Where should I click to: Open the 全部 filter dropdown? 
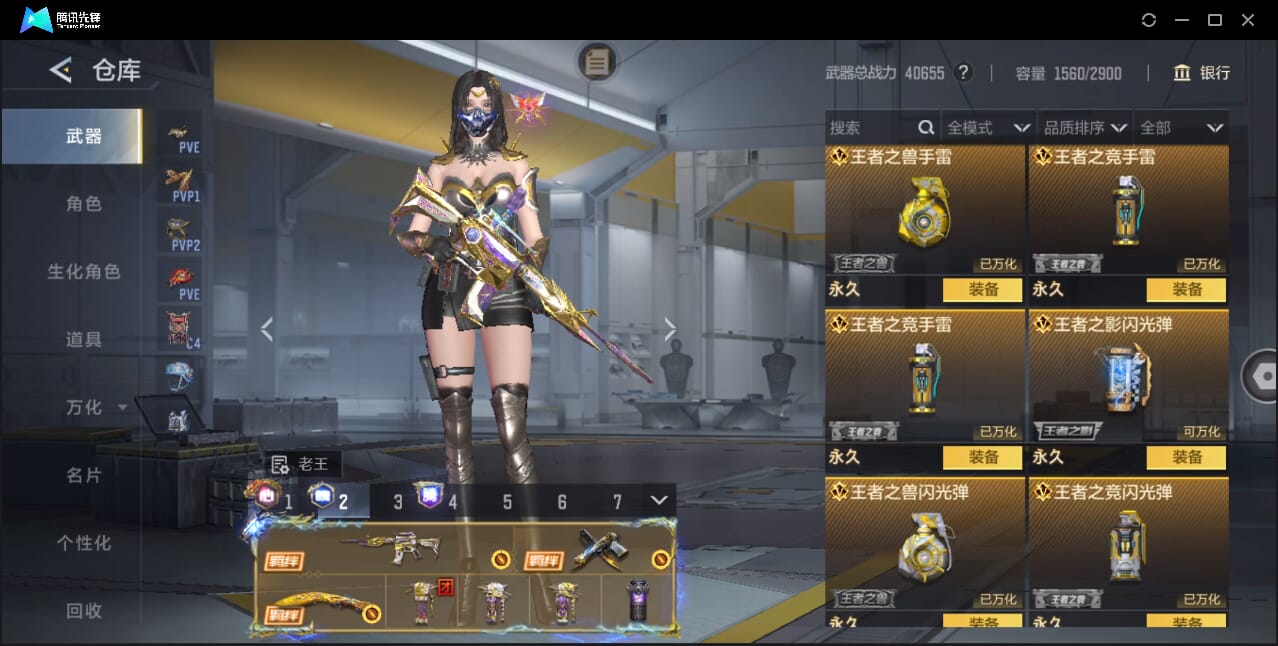[x=1182, y=128]
